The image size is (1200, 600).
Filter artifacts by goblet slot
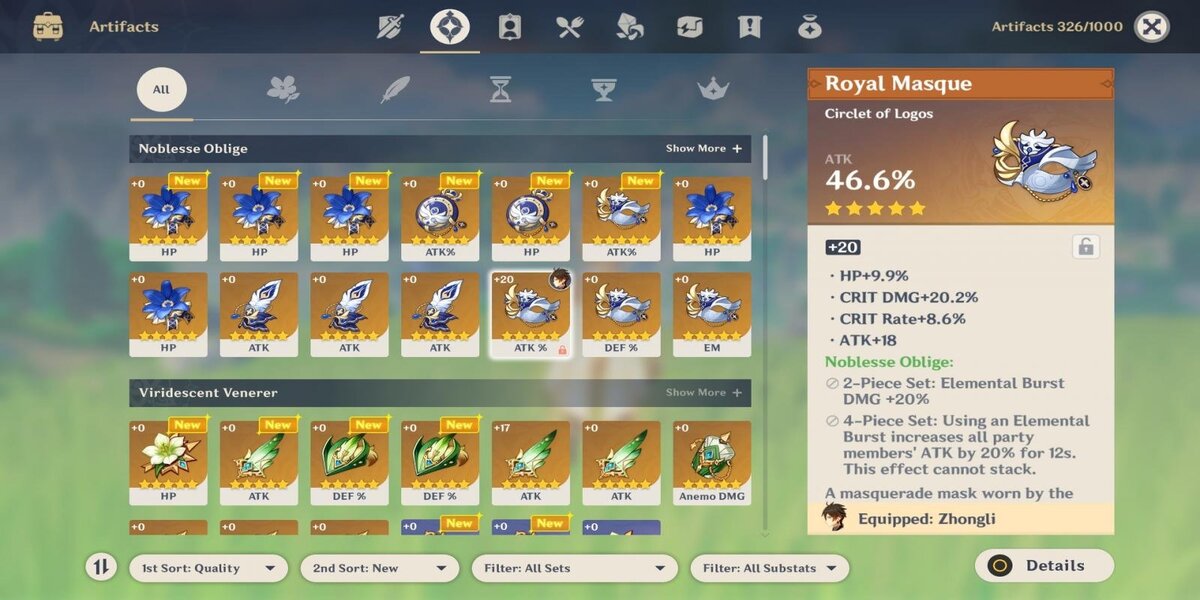[x=603, y=90]
